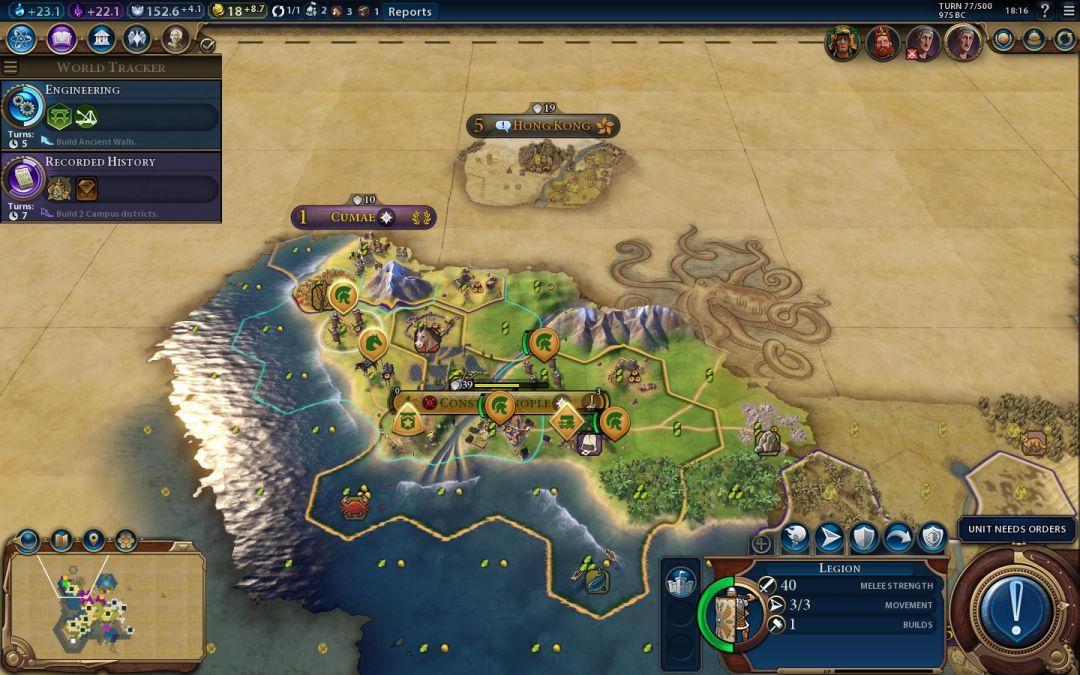Open the Reports panel
The height and width of the screenshot is (675, 1080).
(x=410, y=11)
